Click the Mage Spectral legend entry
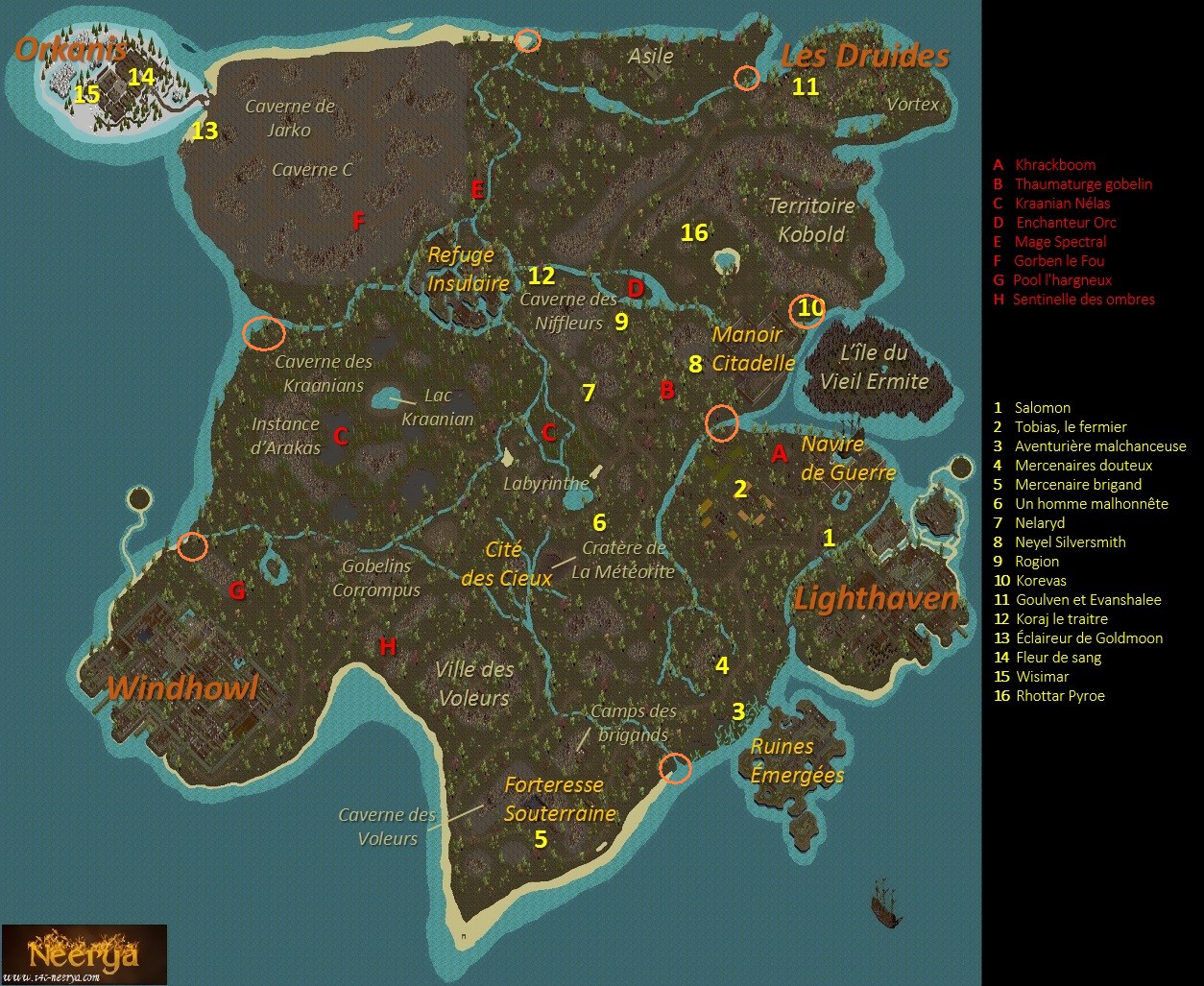This screenshot has height=986, width=1204. pos(1060,241)
